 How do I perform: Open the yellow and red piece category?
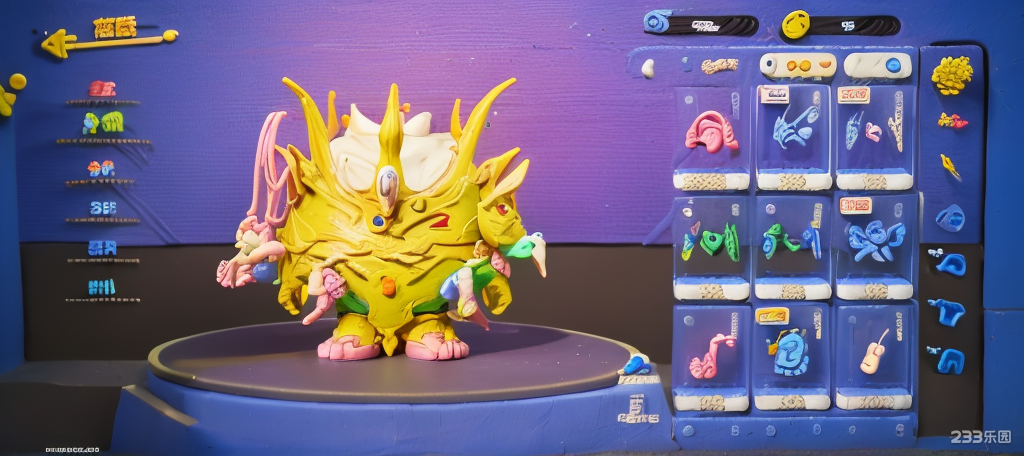point(951,121)
